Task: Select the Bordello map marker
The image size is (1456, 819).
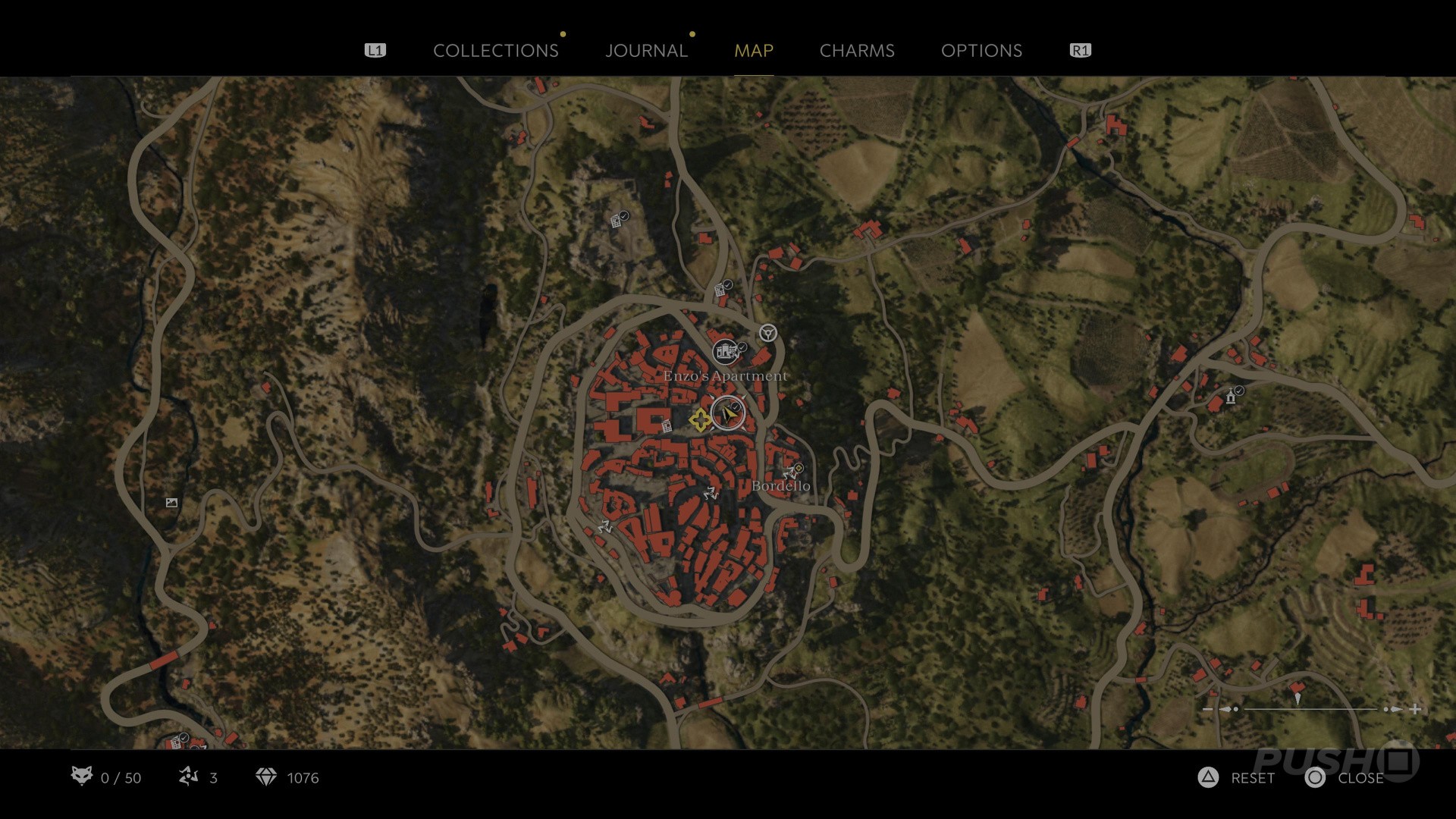Action: click(x=793, y=472)
